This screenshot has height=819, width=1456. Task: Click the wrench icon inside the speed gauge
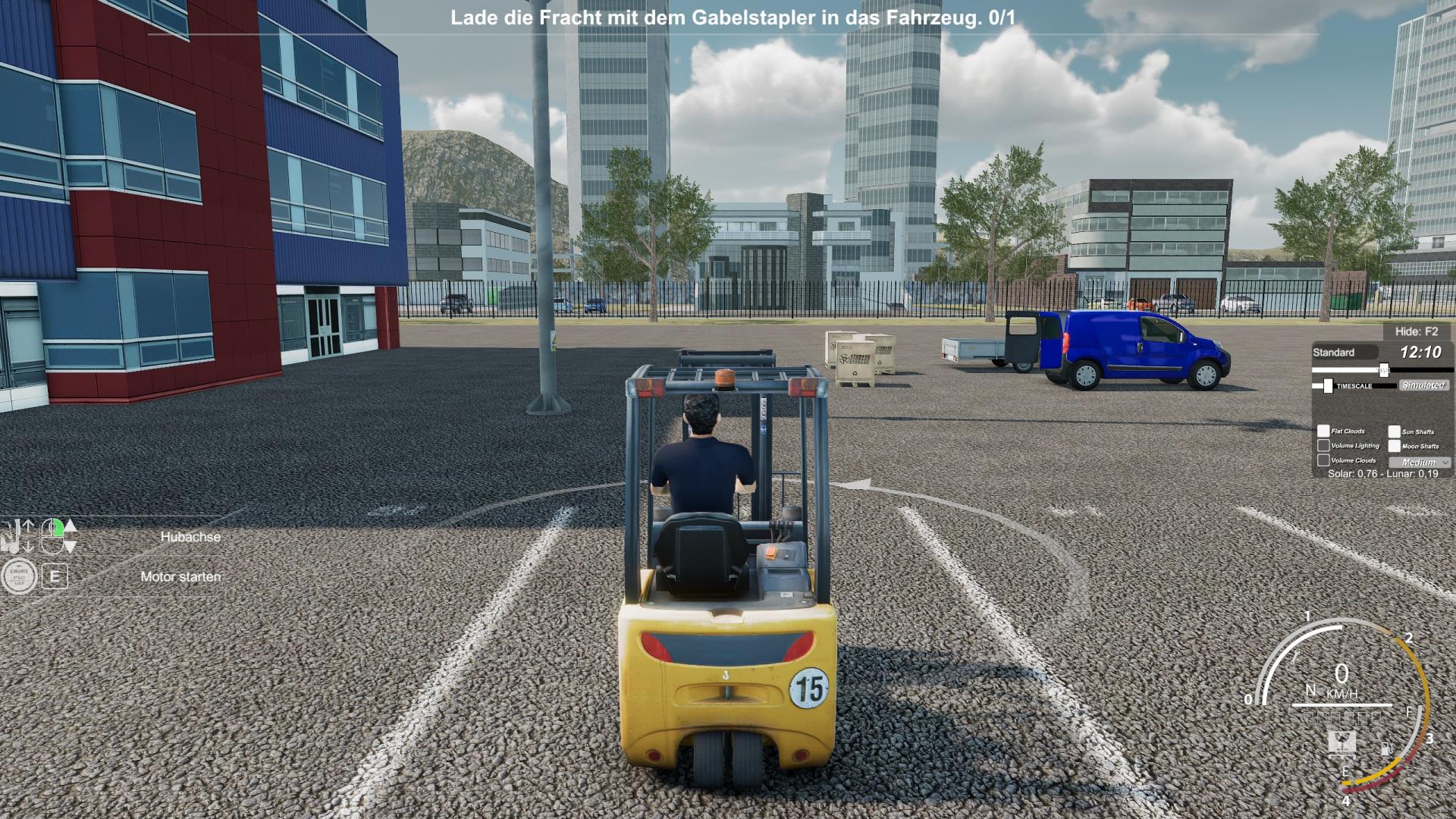point(1296,657)
